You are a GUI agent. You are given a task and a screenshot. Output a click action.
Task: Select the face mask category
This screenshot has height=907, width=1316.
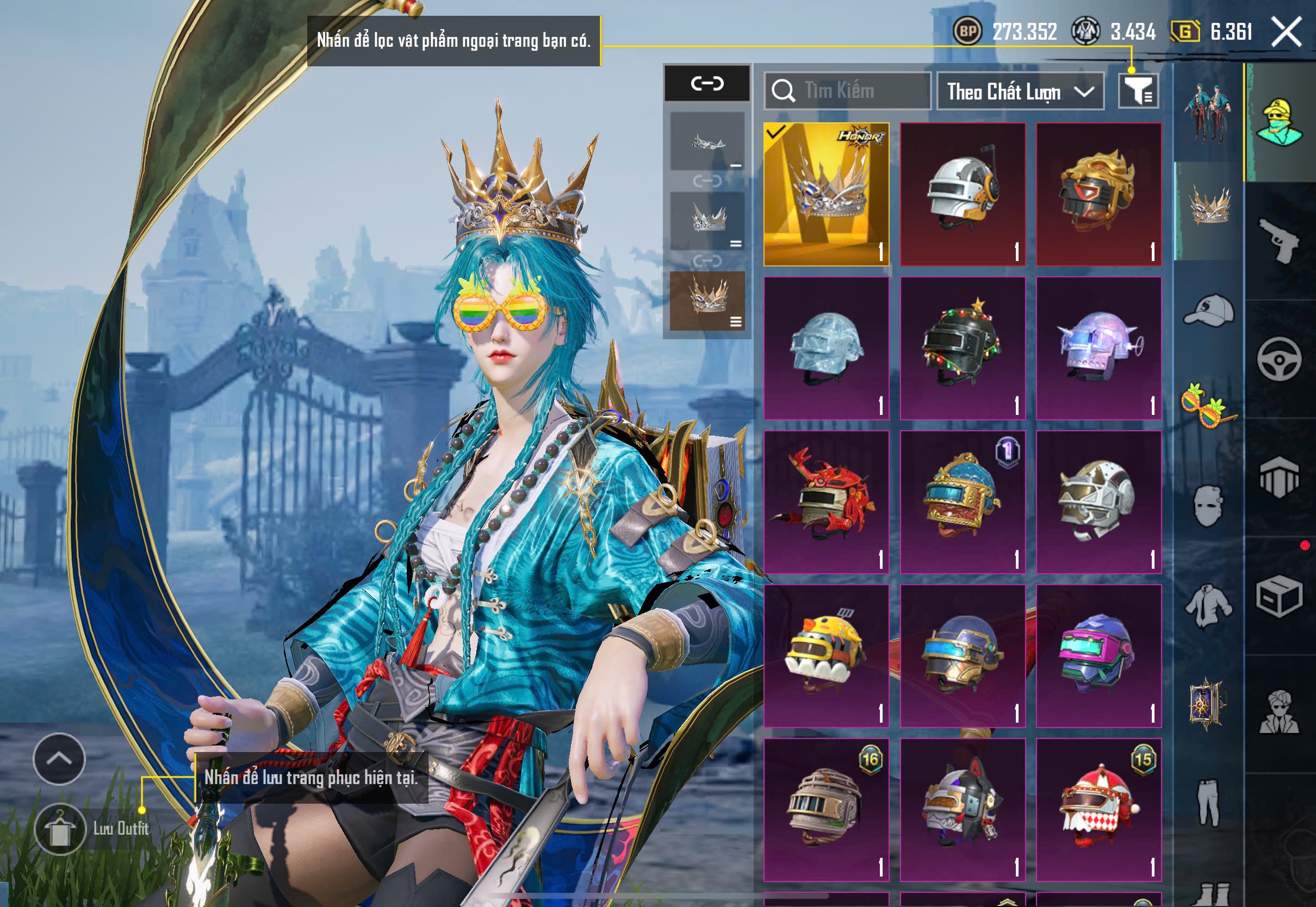point(1209,505)
